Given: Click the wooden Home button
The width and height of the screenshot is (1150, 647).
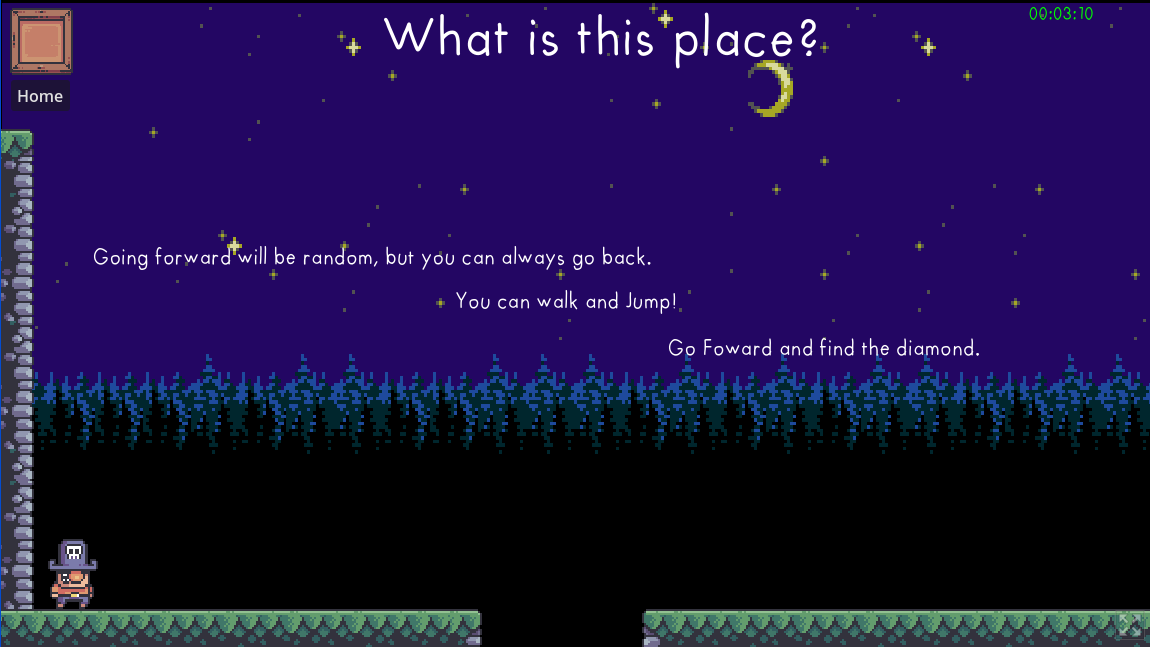Looking at the screenshot, I should [41, 41].
